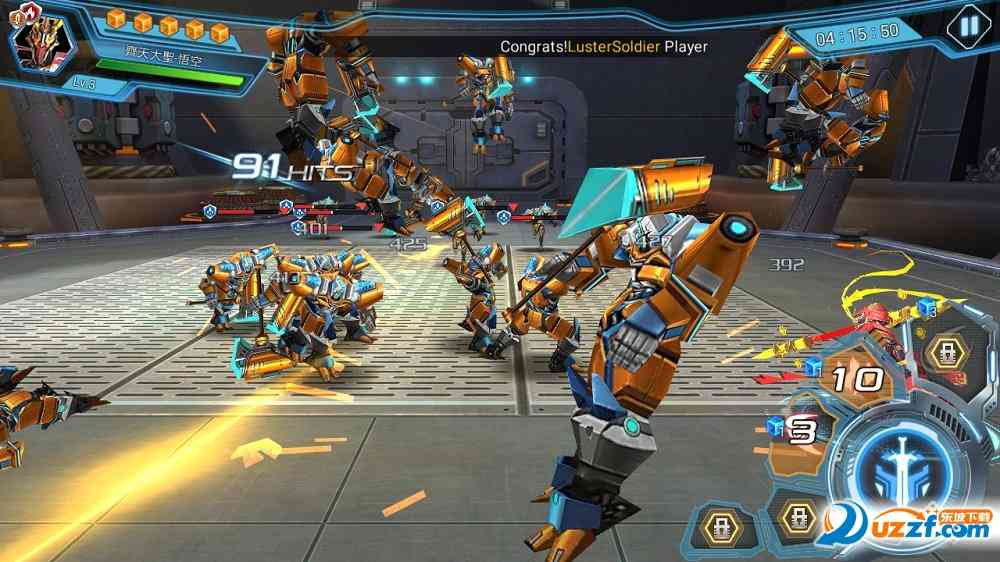Pause the battle with the pause button

pyautogui.click(x=967, y=26)
